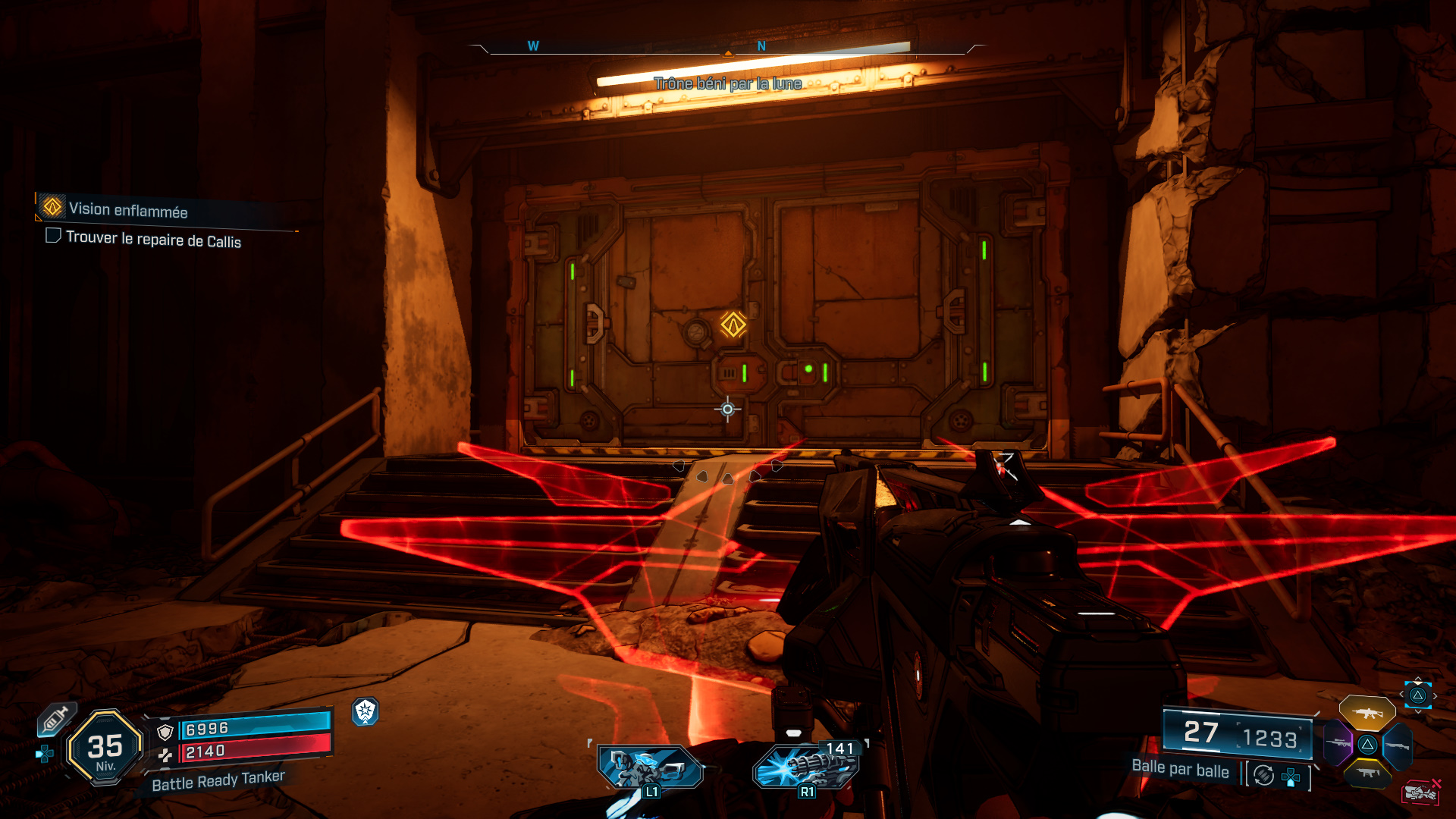Image resolution: width=1456 pixels, height=819 pixels.
Task: Use the repair kit syringe icon
Action: 56,719
